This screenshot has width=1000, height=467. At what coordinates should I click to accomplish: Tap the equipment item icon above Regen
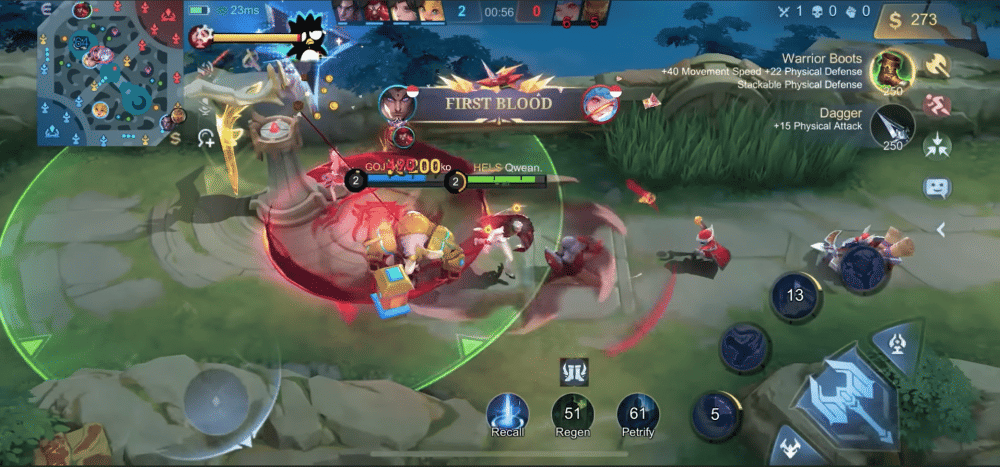(572, 372)
